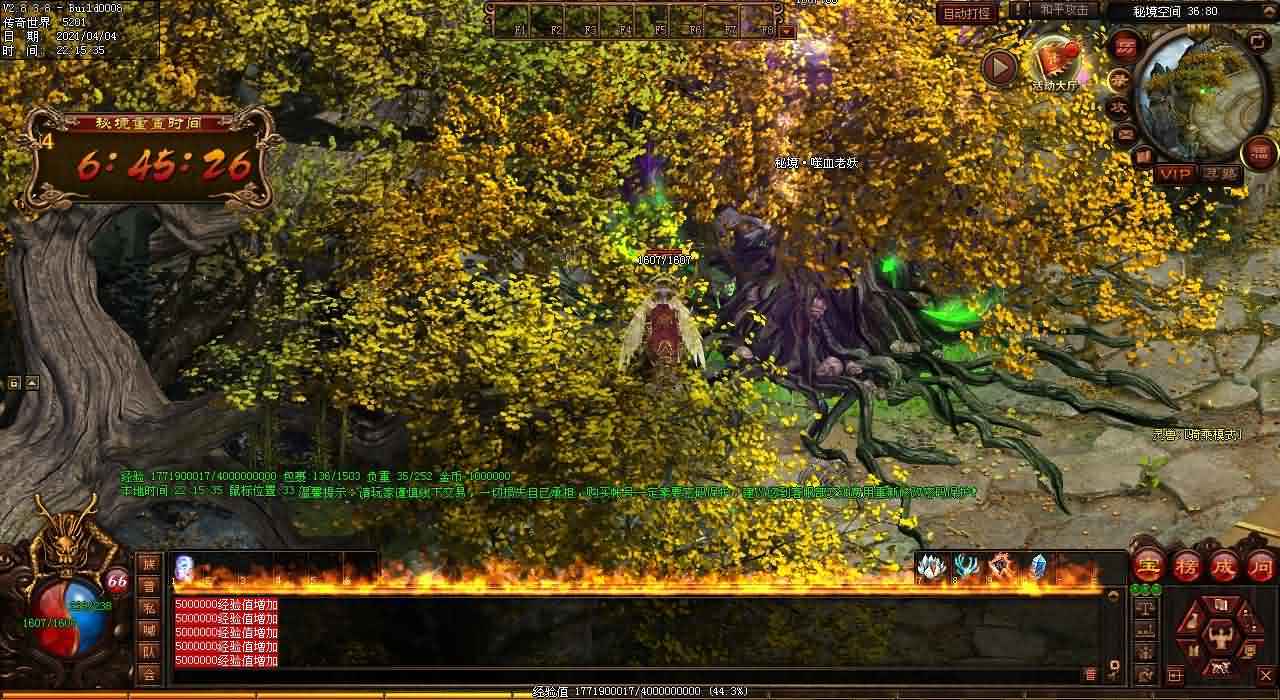Viewport: 1280px width, 700px height.
Task: Switch chat to the 队 team channel
Action: point(148,651)
